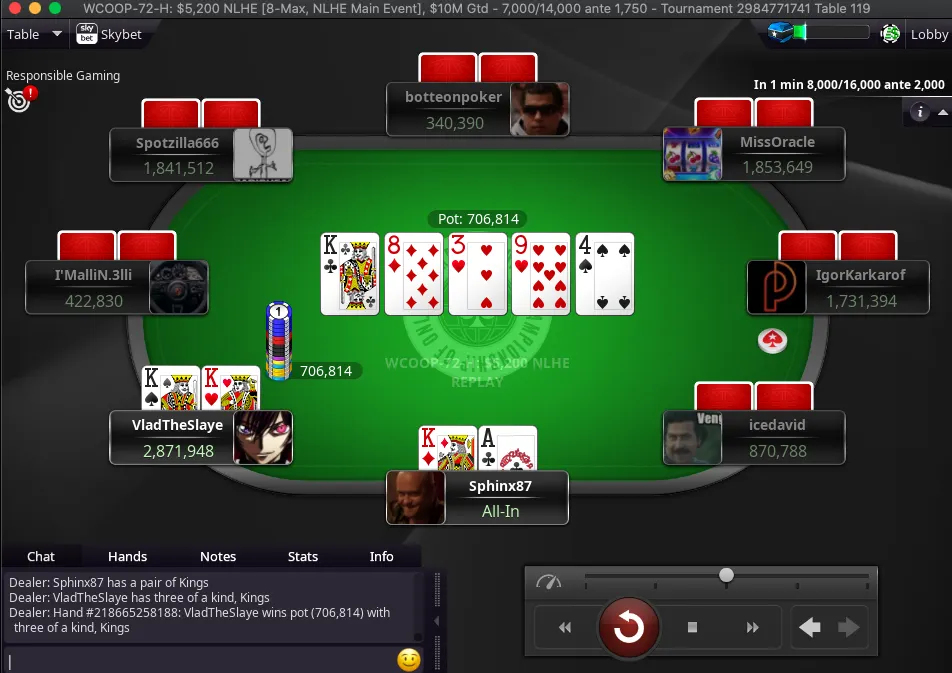Go to the previous hand with left arrow

(x=810, y=628)
